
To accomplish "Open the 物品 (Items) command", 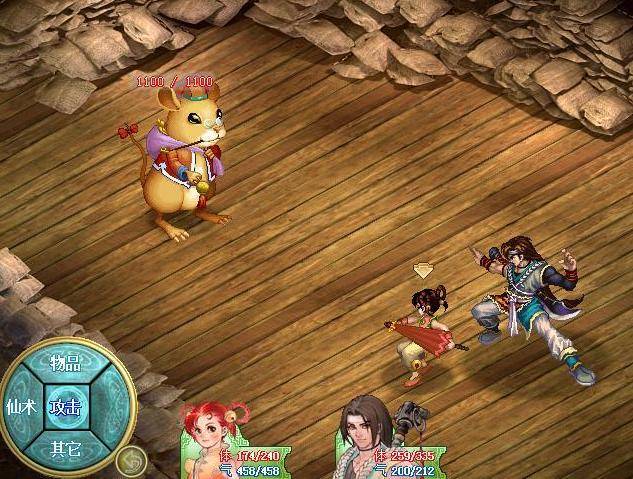I will [66, 364].
